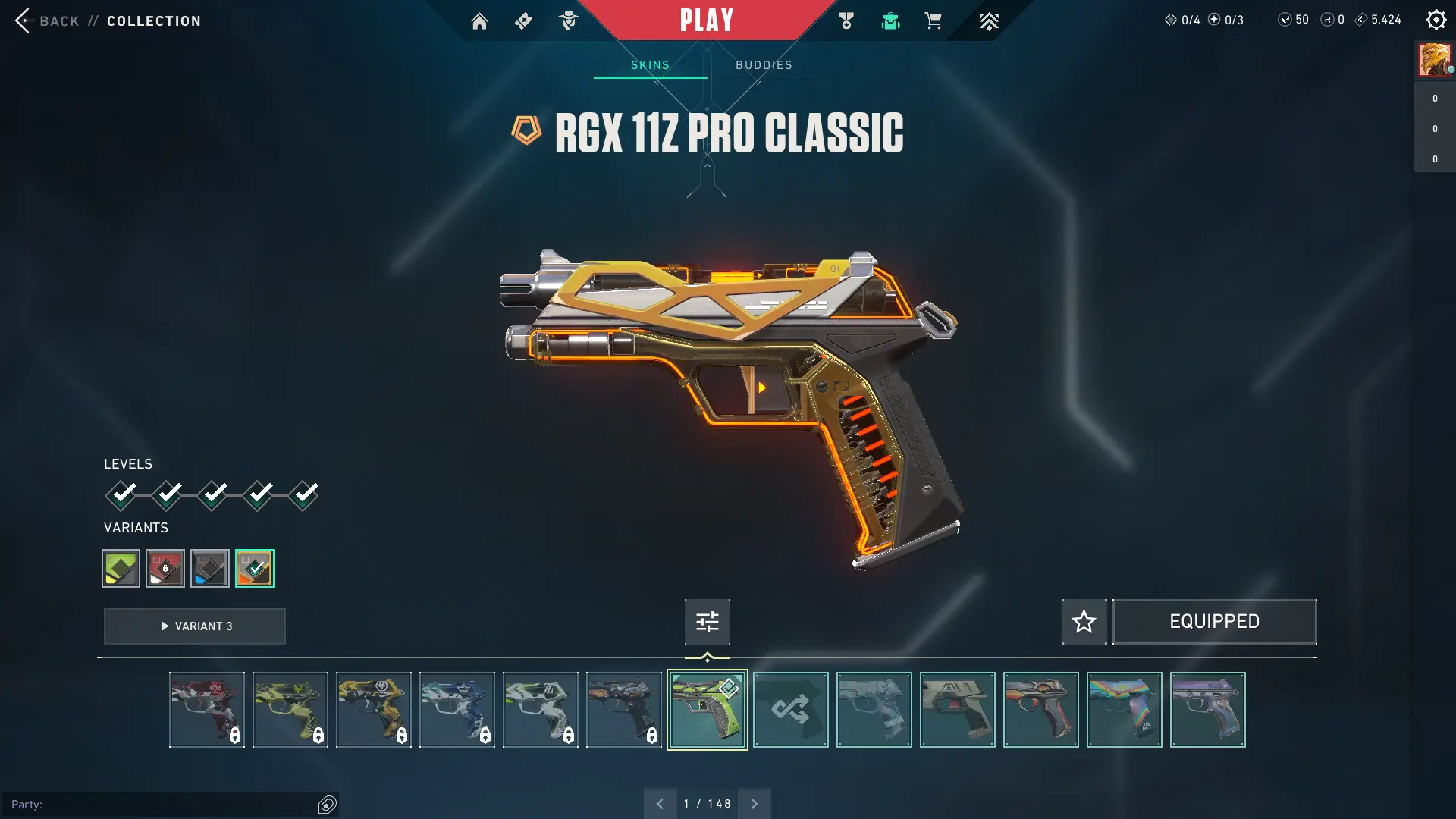Open the store cart icon
Image resolution: width=1456 pixels, height=819 pixels.
933,21
